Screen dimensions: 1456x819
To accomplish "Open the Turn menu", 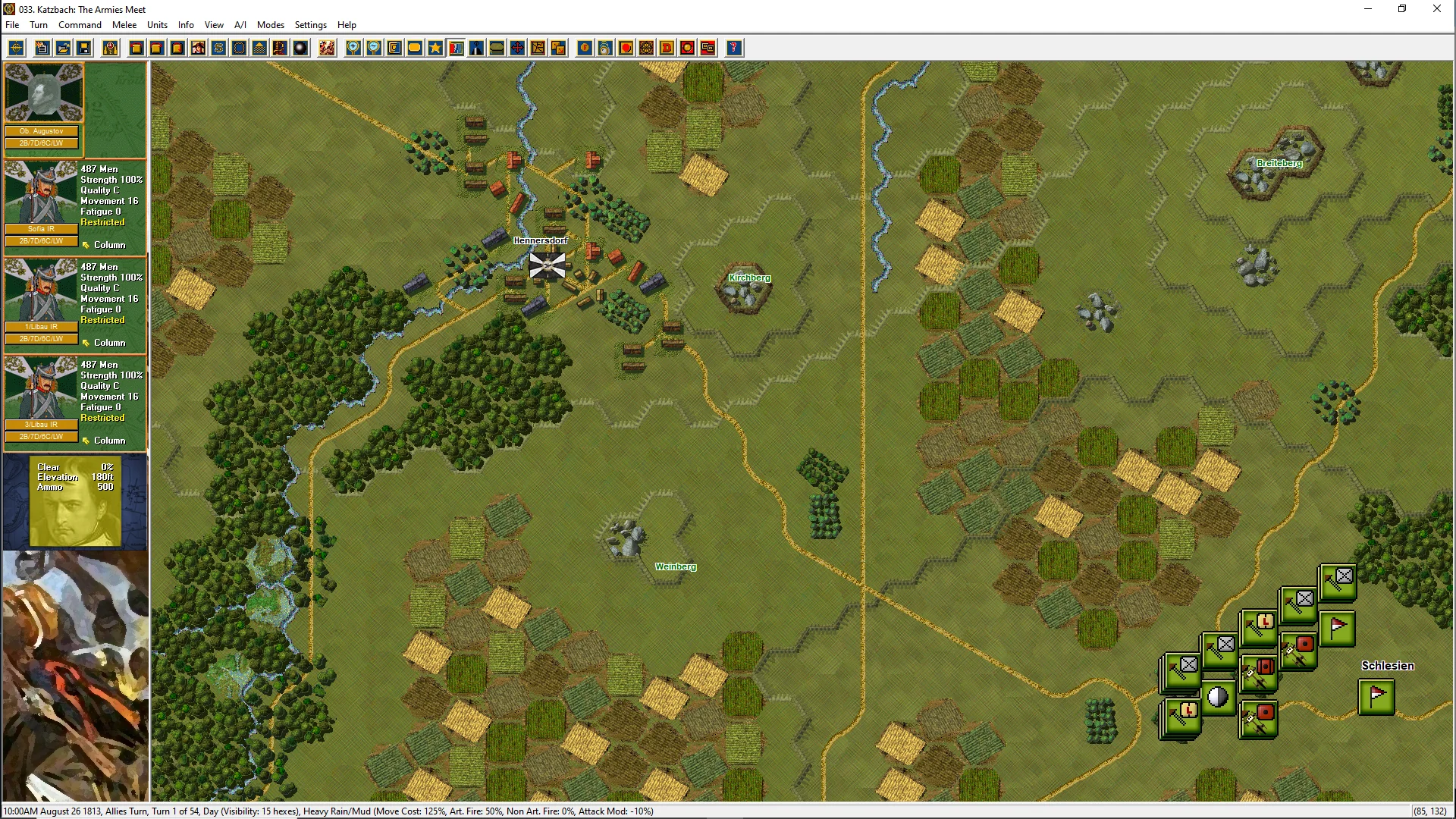I will pos(39,25).
